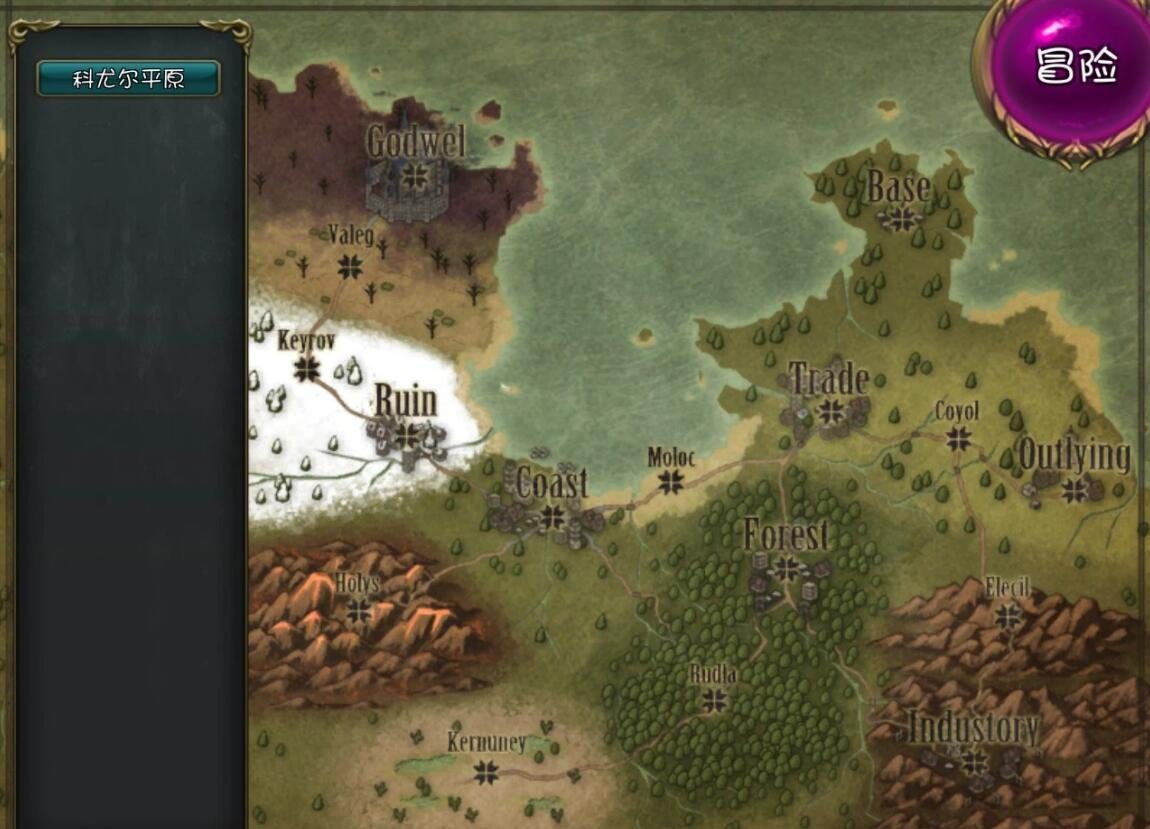Choose the Valeg location marker

click(350, 266)
